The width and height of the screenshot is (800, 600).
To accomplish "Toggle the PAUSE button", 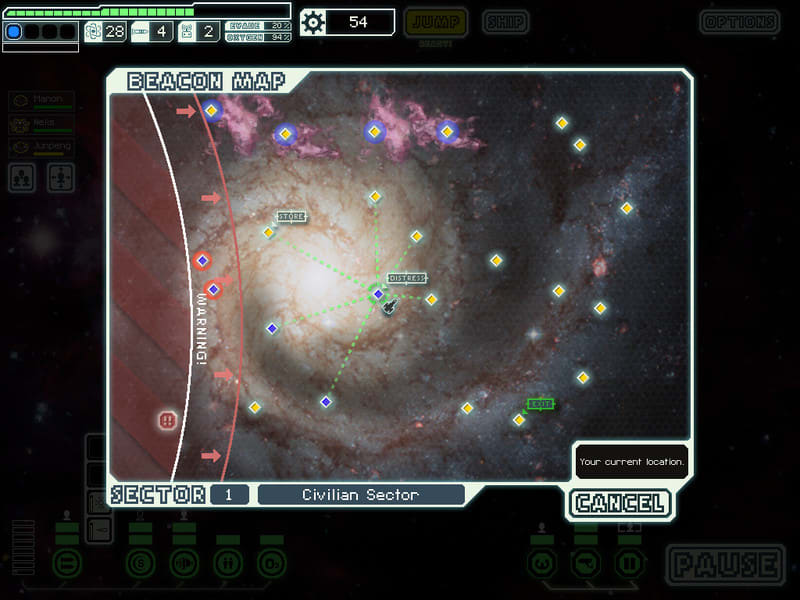I will (x=725, y=564).
